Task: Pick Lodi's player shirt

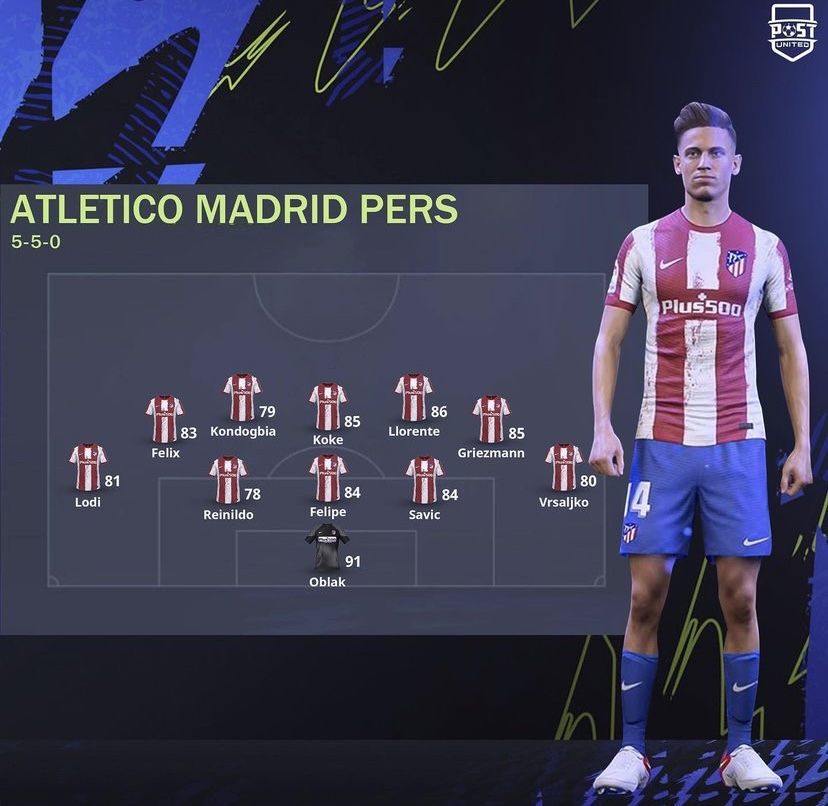Action: pyautogui.click(x=88, y=468)
